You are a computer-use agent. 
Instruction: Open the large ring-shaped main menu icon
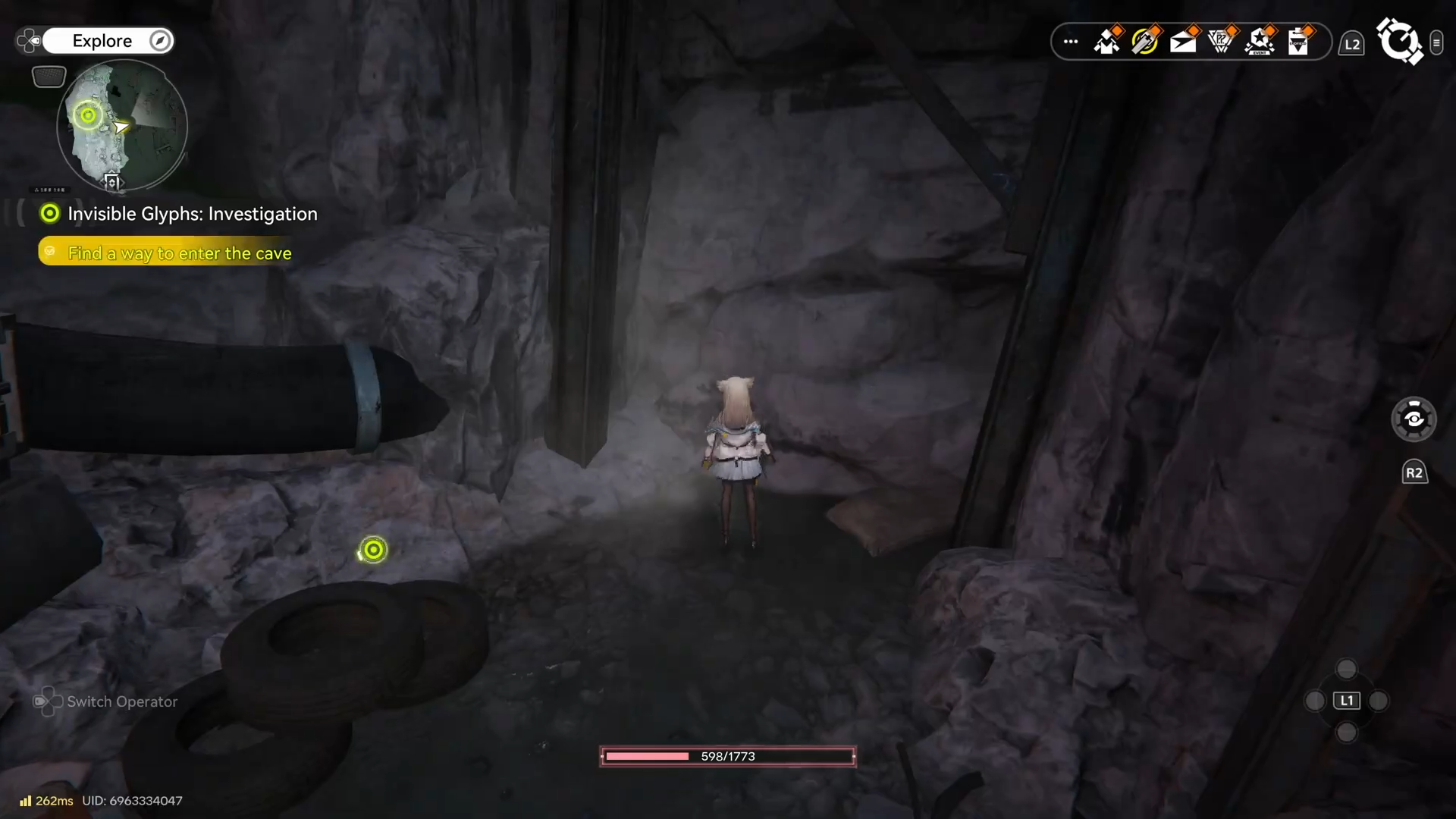tap(1399, 41)
